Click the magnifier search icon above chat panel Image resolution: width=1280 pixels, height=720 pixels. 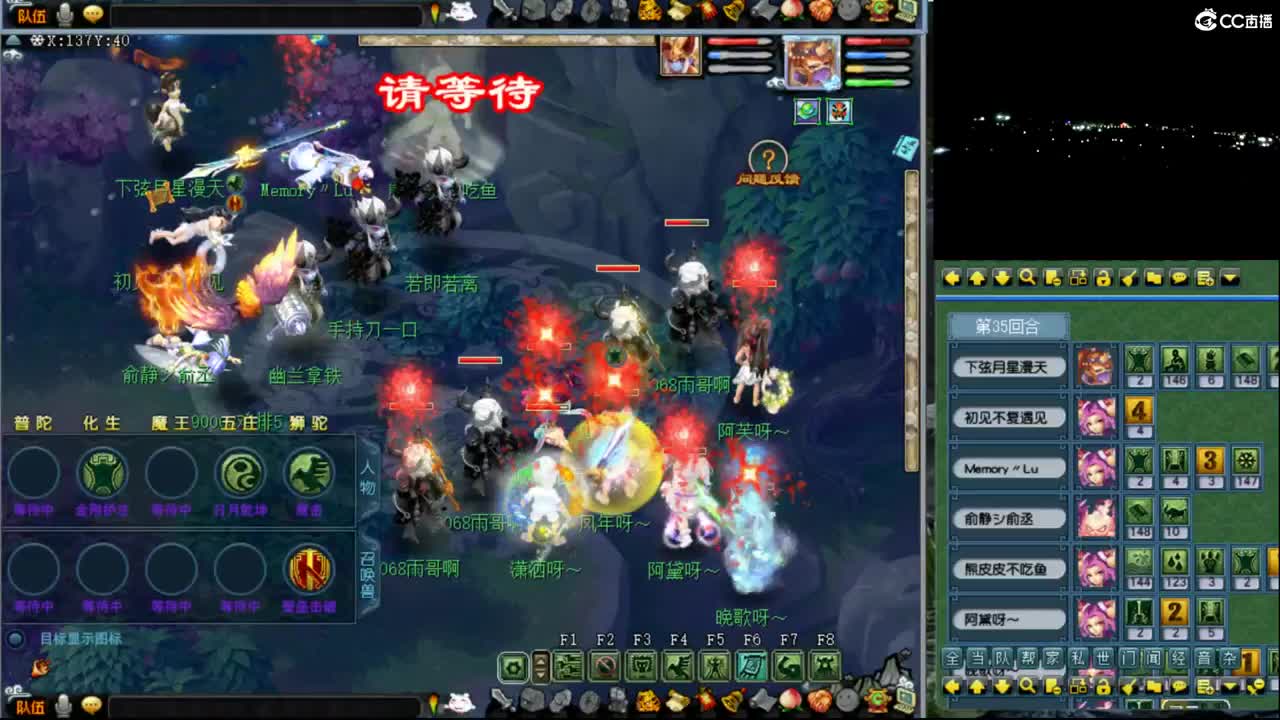[1026, 278]
